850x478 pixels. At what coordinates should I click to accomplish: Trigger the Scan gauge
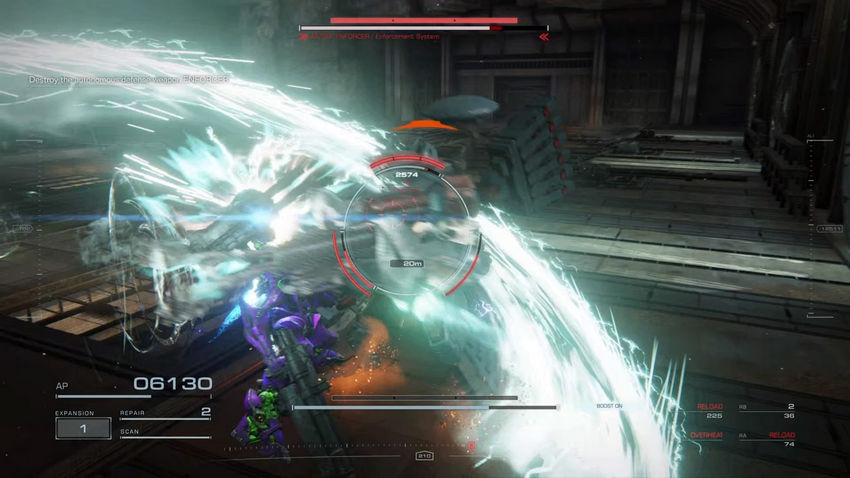pos(165,434)
